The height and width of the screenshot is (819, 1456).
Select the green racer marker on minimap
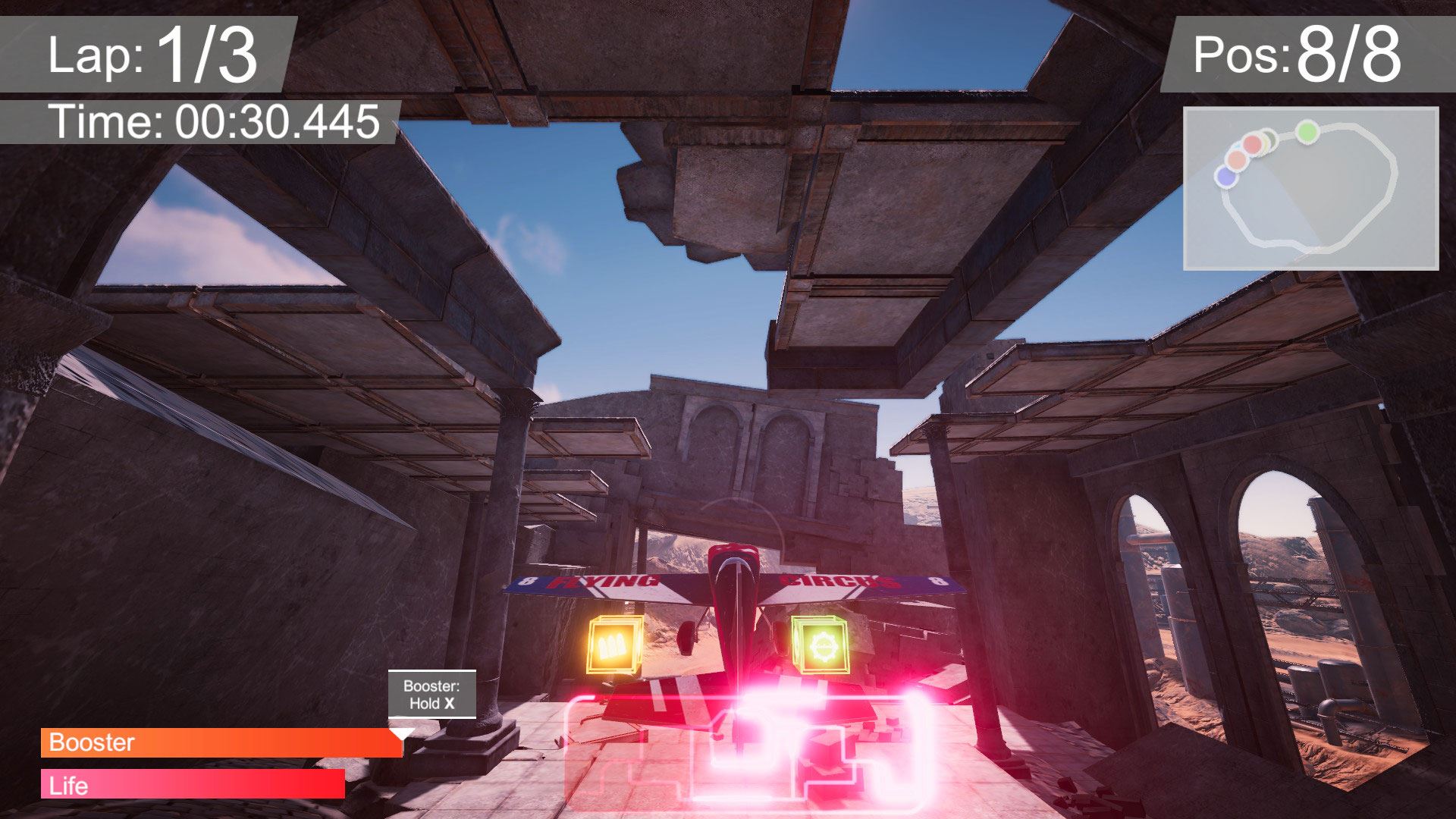point(1306,132)
